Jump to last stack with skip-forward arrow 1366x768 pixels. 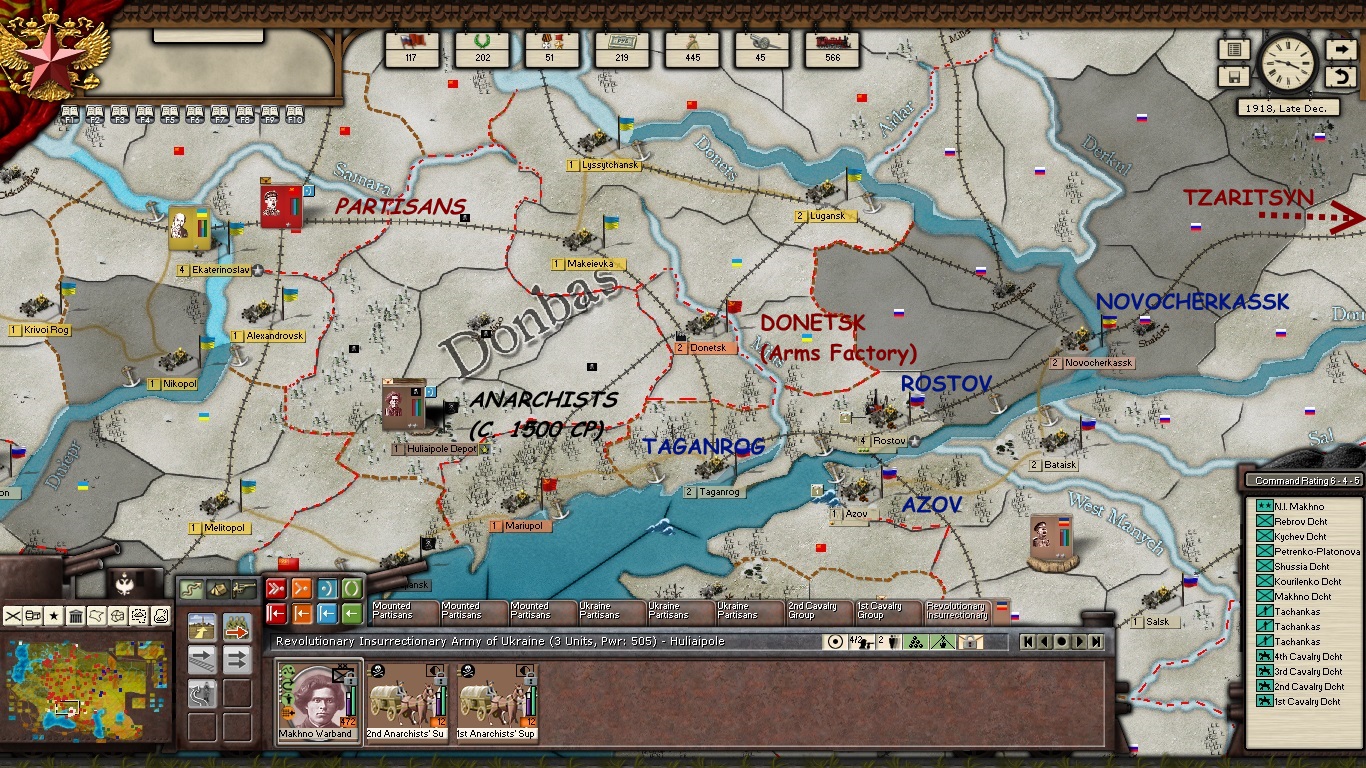point(1096,642)
